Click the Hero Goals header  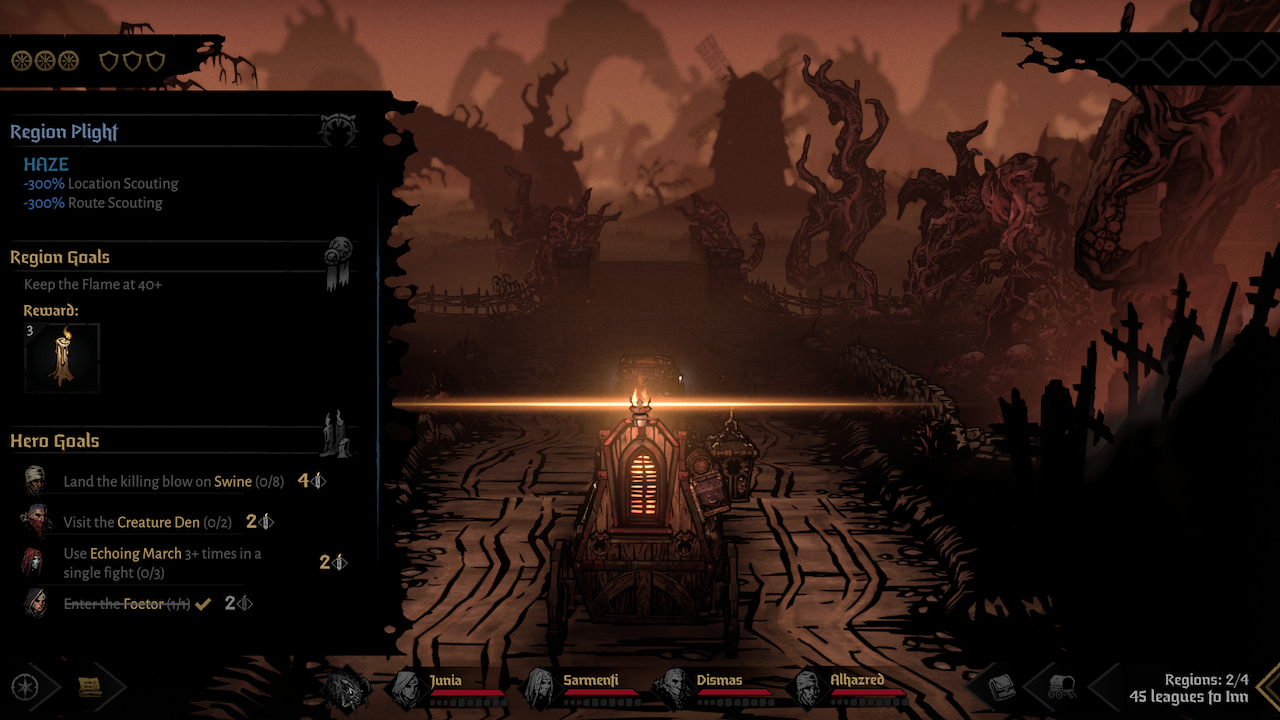point(55,441)
